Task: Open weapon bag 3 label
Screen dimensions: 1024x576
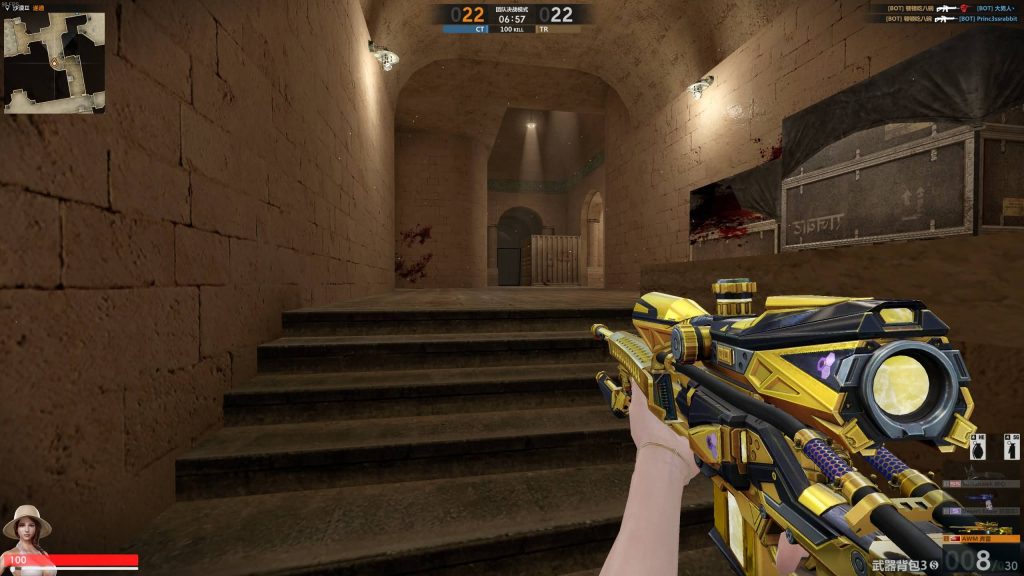Action: (904, 566)
